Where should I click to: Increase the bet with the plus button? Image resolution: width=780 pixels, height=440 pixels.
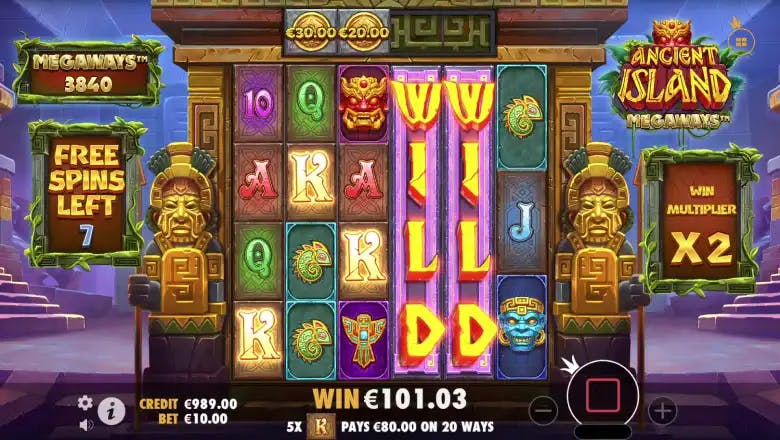click(x=662, y=409)
